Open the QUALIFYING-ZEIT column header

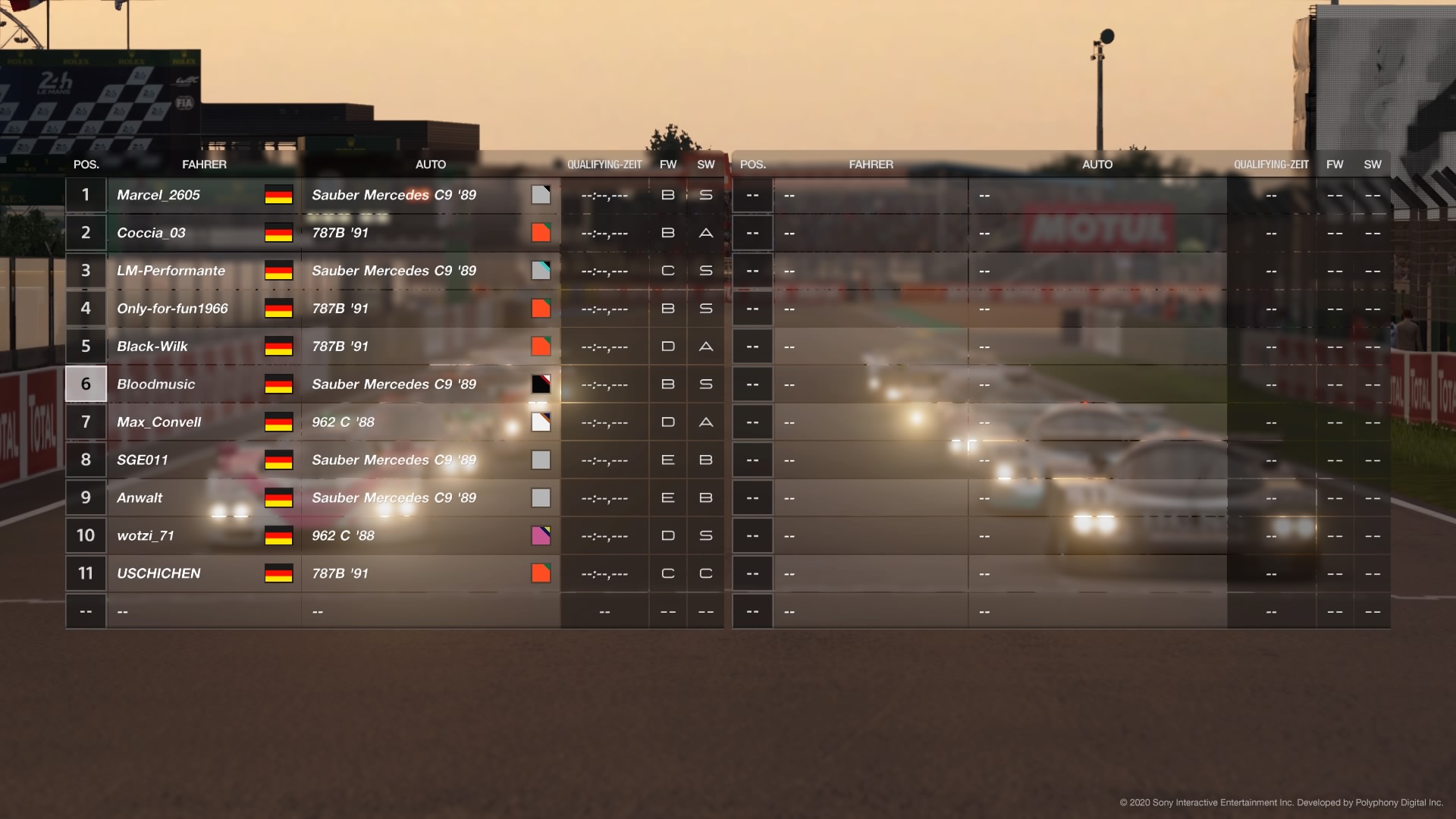pos(604,164)
